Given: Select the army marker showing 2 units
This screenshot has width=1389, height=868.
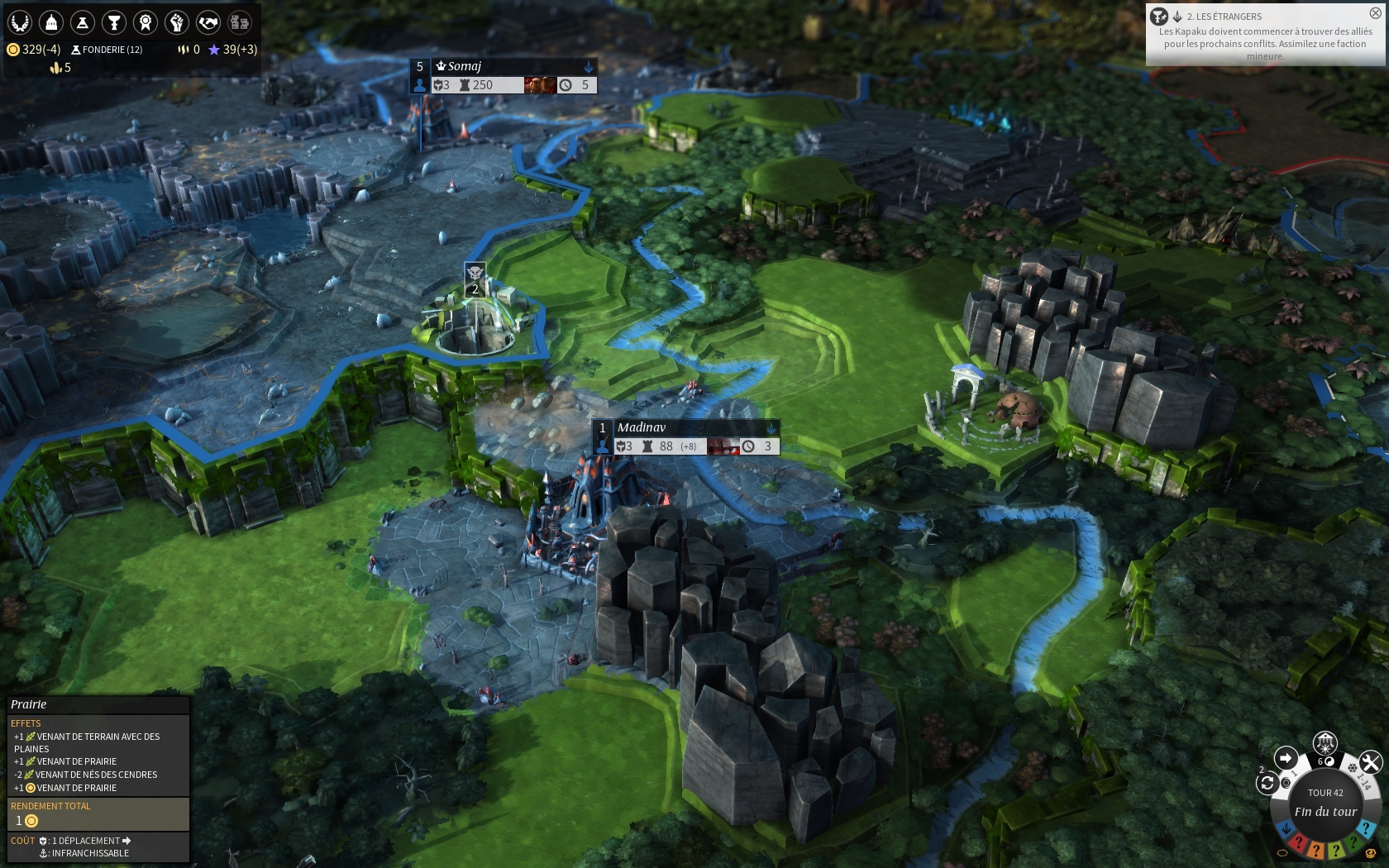Looking at the screenshot, I should point(475,280).
